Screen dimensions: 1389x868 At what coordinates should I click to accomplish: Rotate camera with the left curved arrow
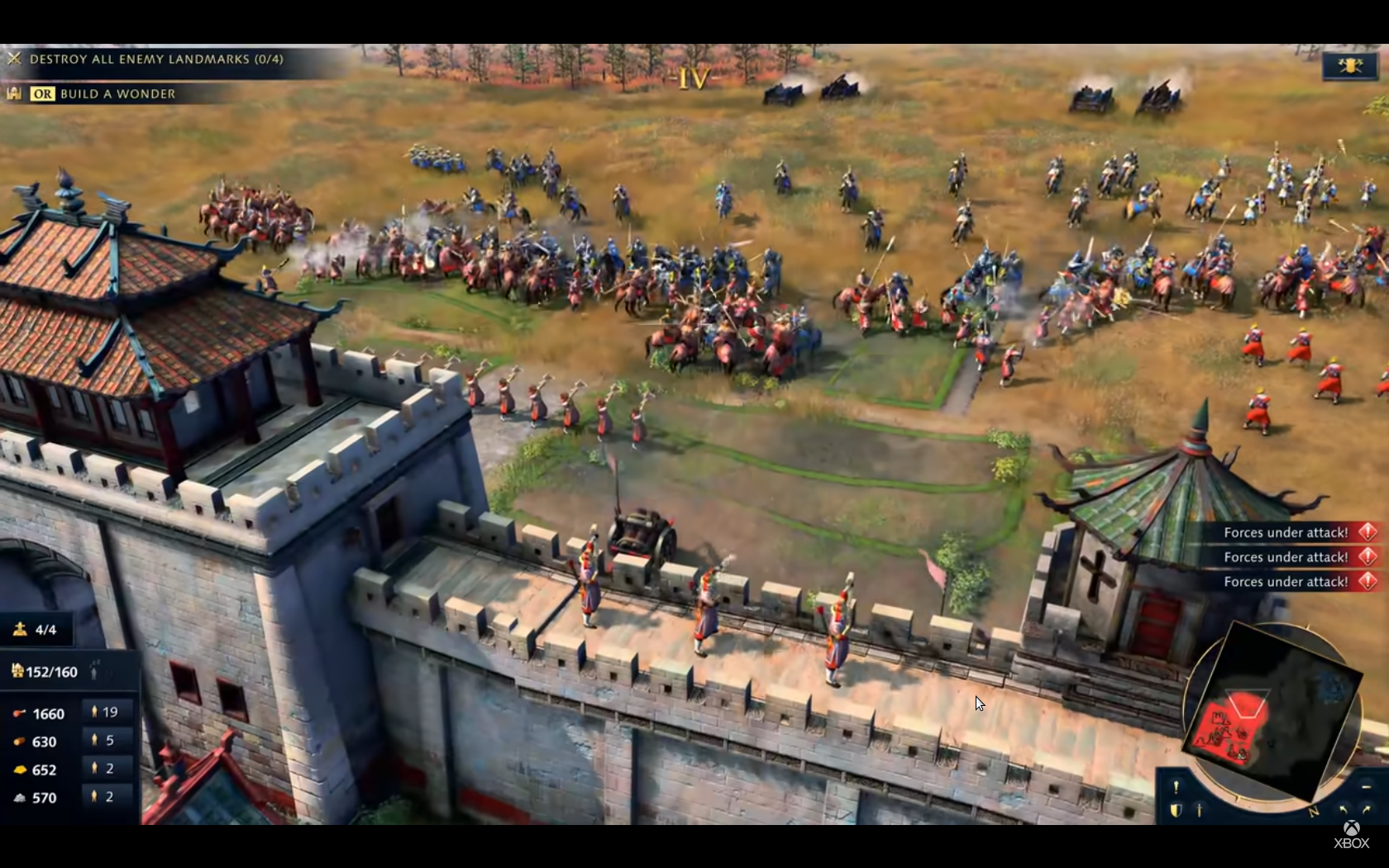click(x=1343, y=810)
